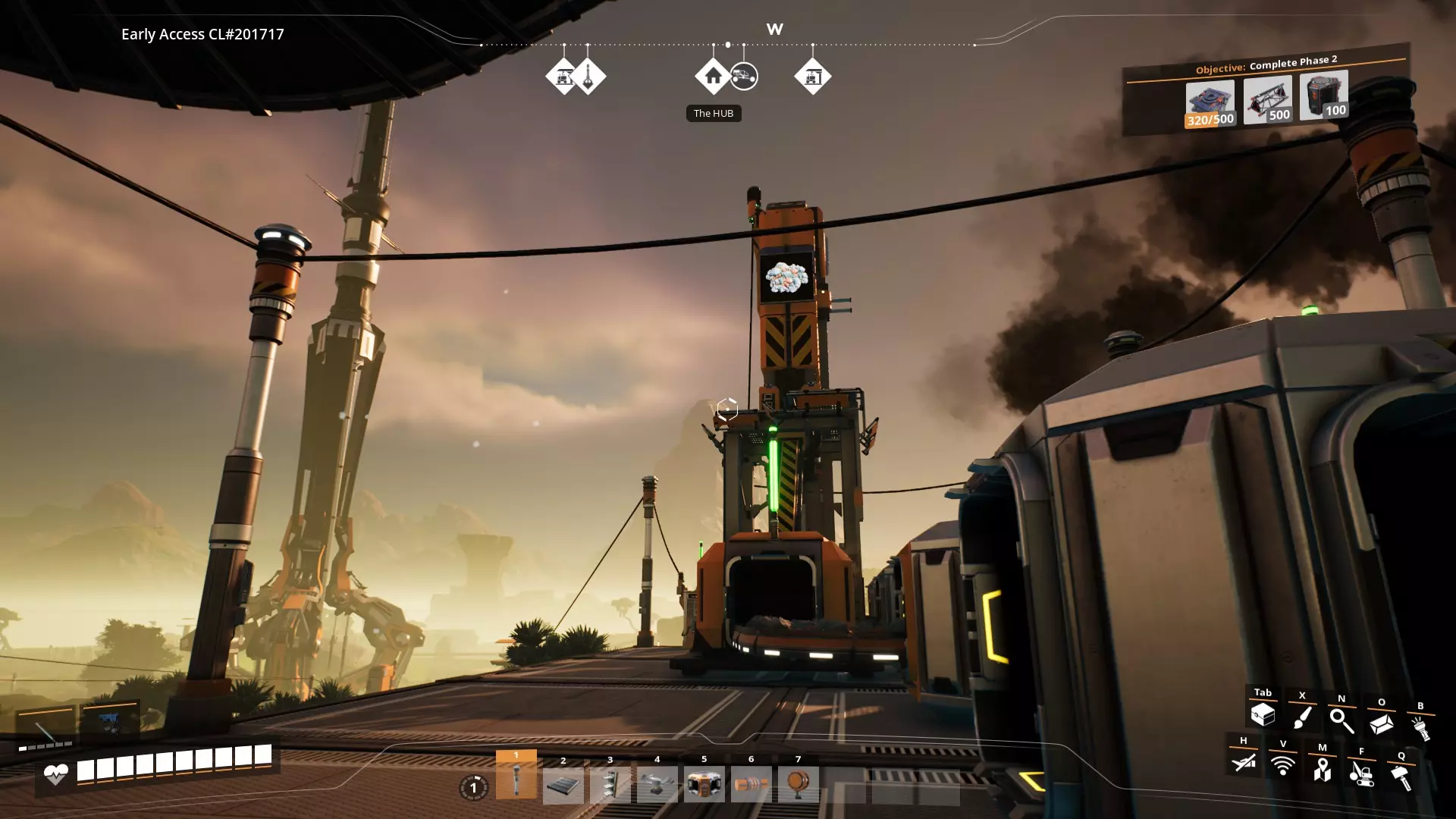Enter dismantle mode with the wrecking-ball icon

point(1361,773)
